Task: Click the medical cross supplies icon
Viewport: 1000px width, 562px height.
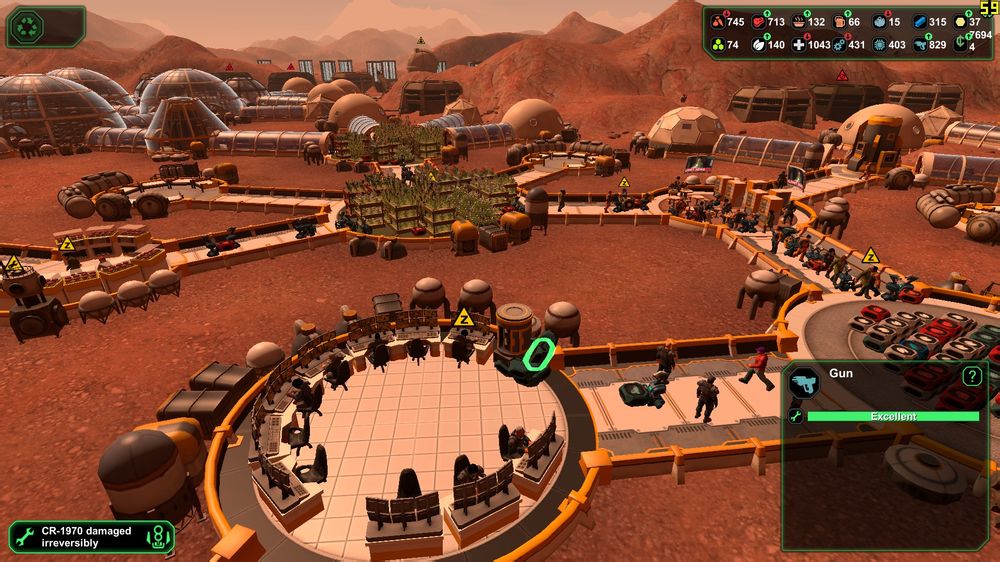Action: click(798, 45)
